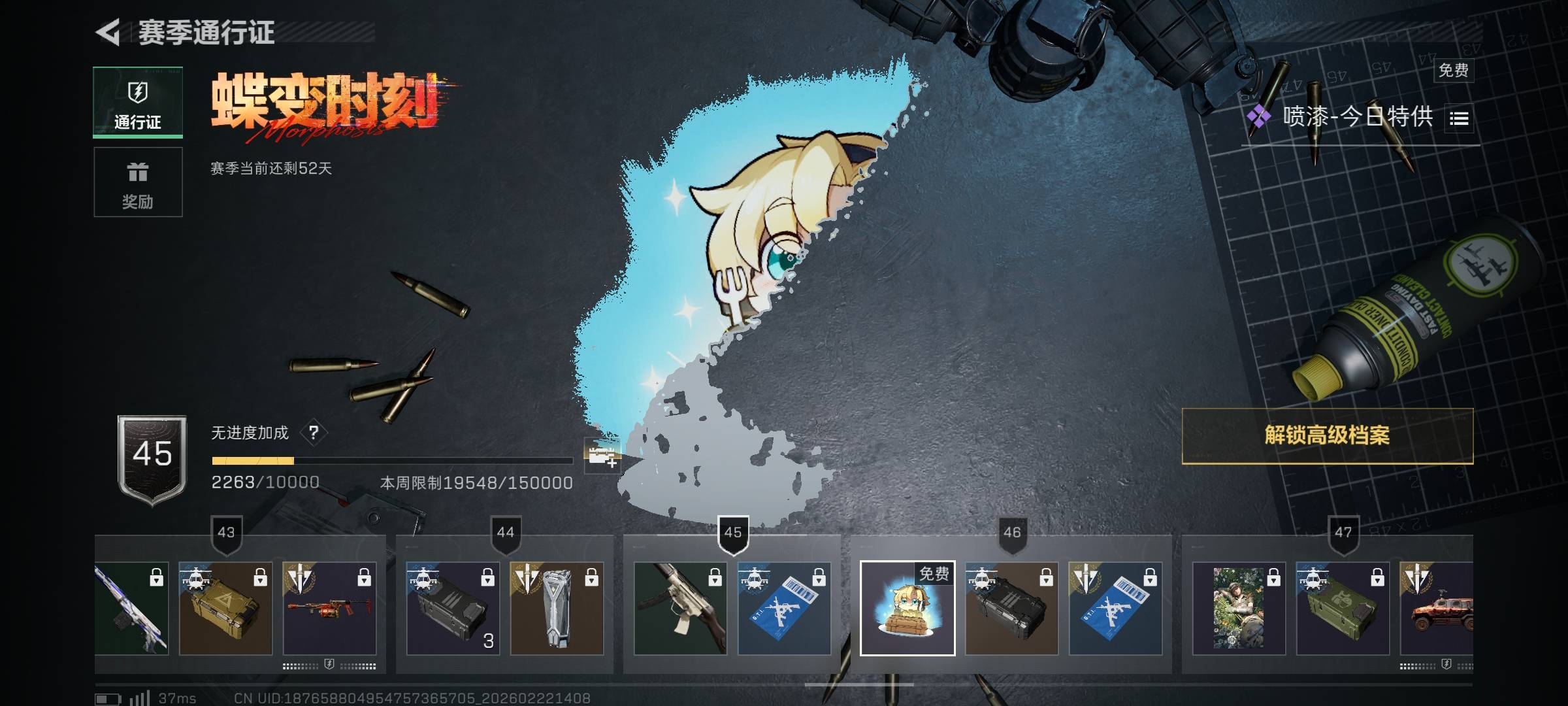
Task: Open the list icon next to 喷漆-今日特供
Action: coord(1460,118)
